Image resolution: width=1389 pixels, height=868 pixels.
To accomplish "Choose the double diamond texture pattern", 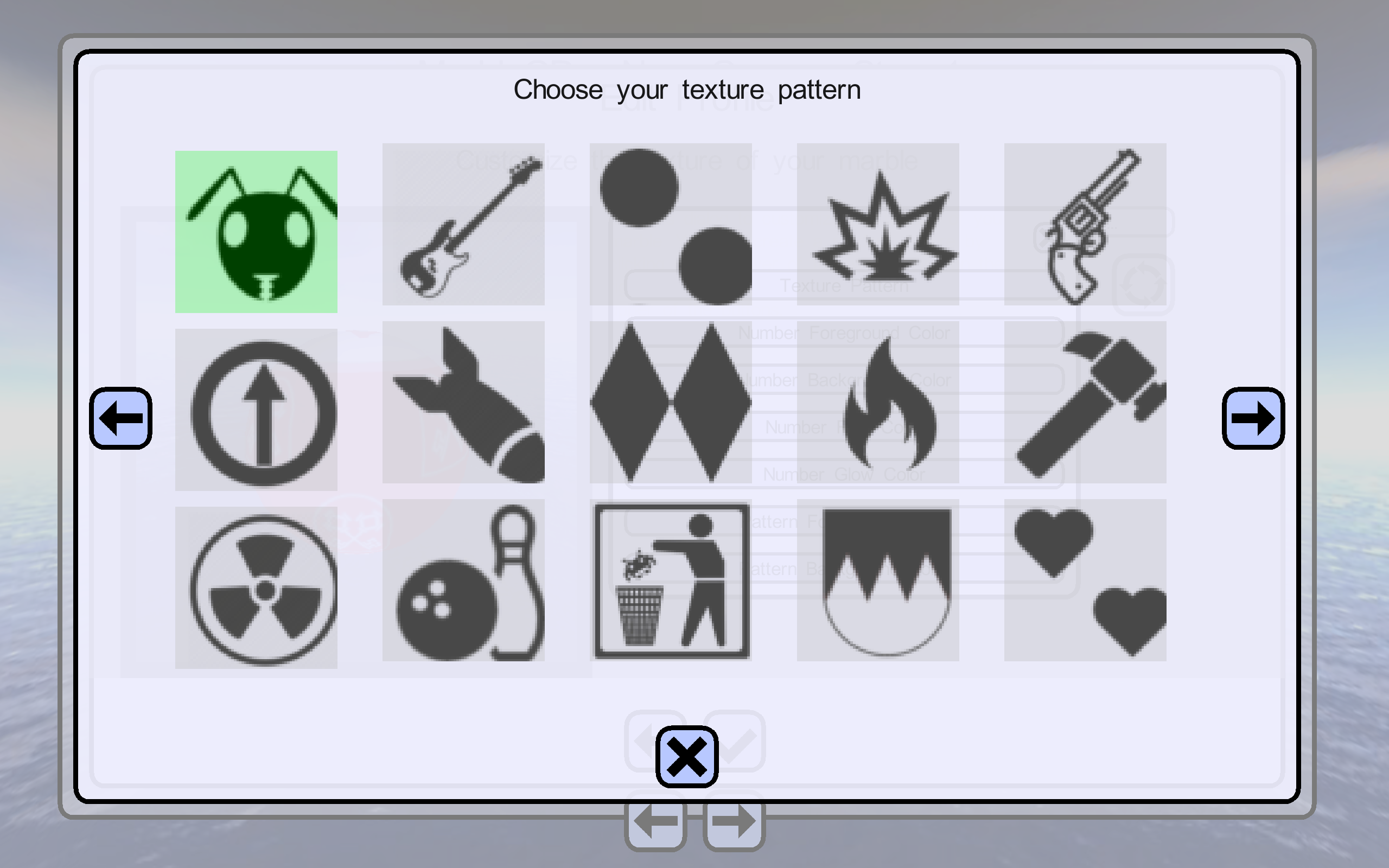I will click(x=671, y=403).
